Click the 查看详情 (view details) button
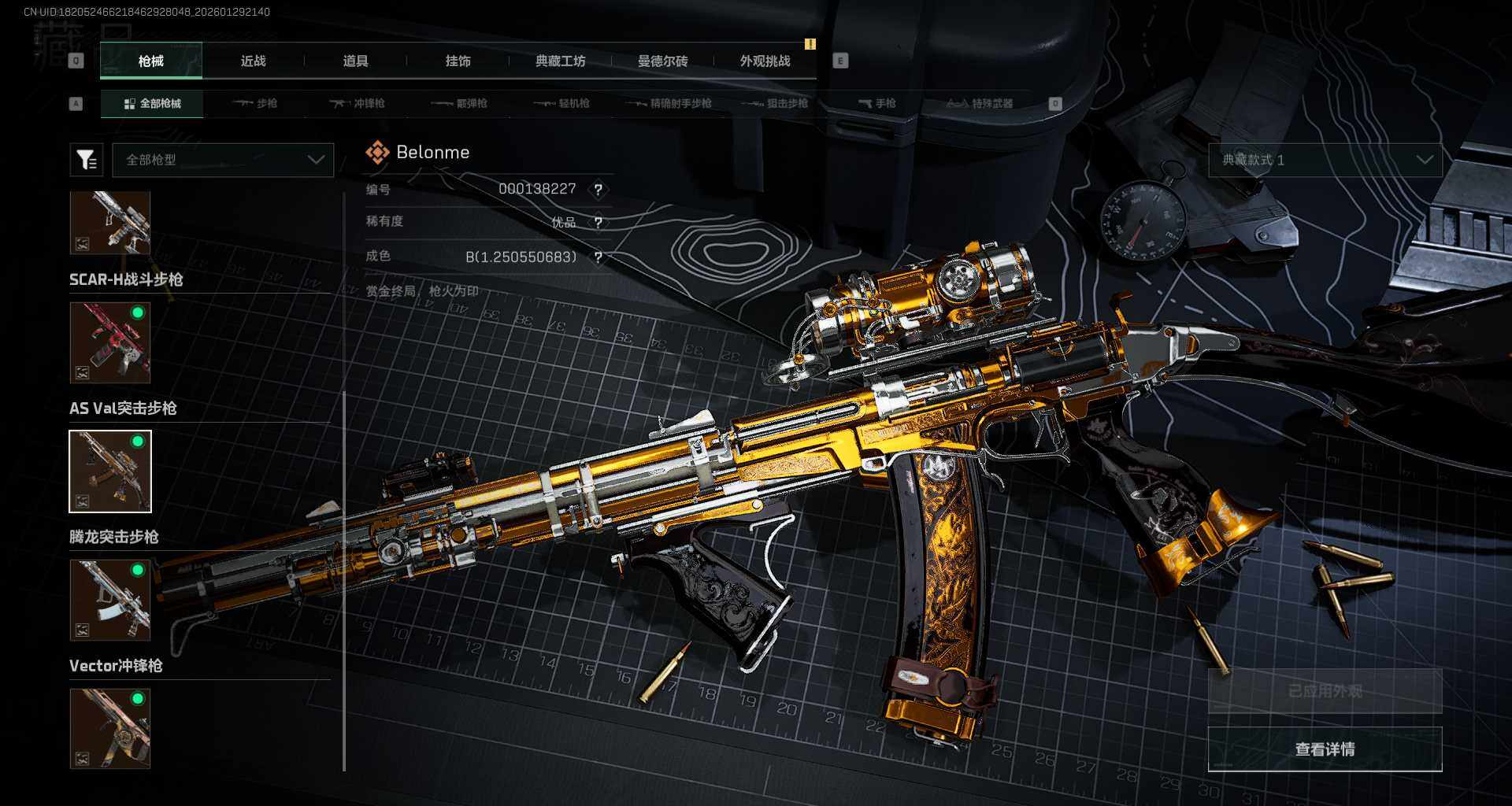 pyautogui.click(x=1325, y=749)
